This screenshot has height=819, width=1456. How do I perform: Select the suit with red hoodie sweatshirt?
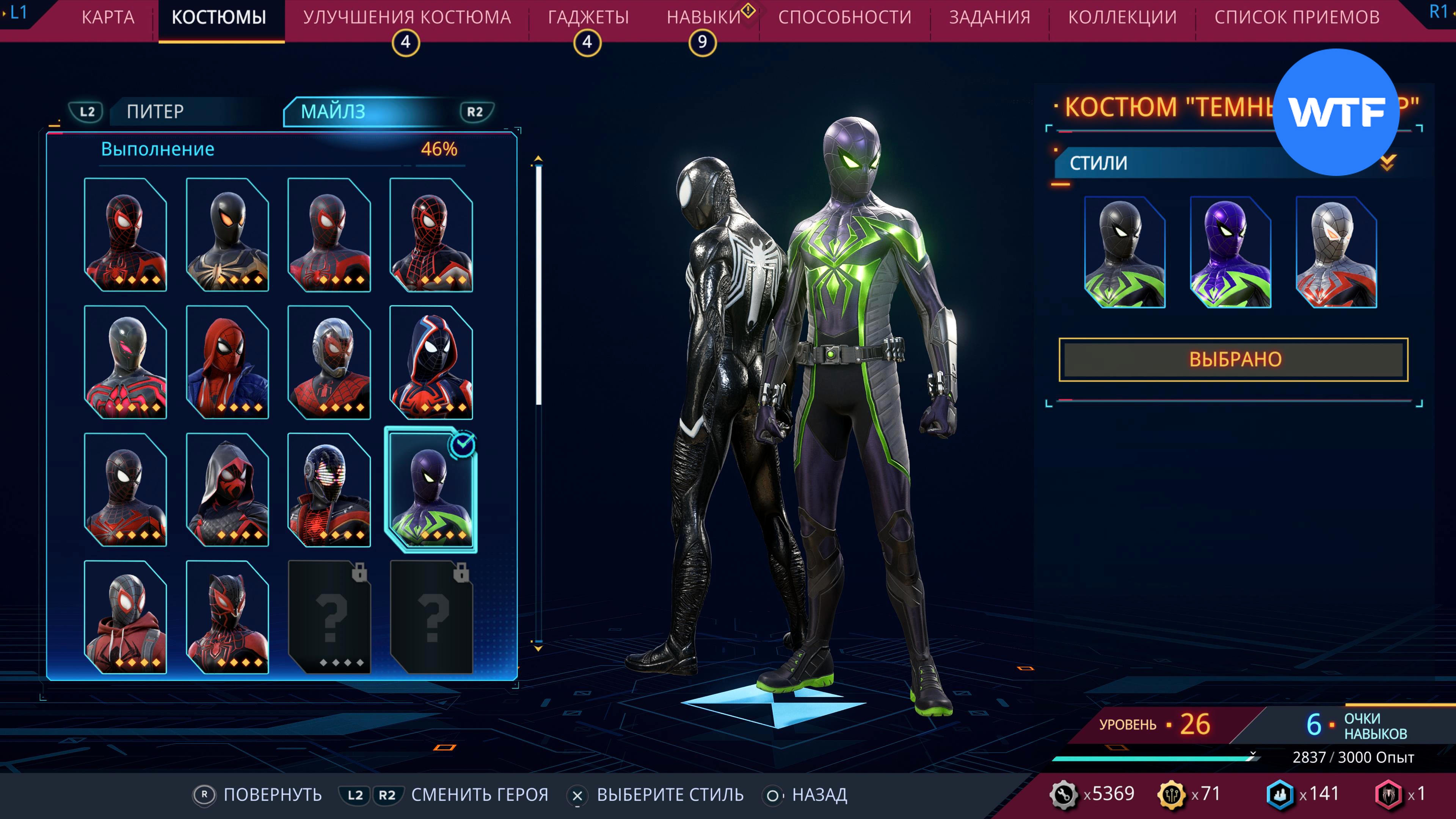tap(126, 617)
